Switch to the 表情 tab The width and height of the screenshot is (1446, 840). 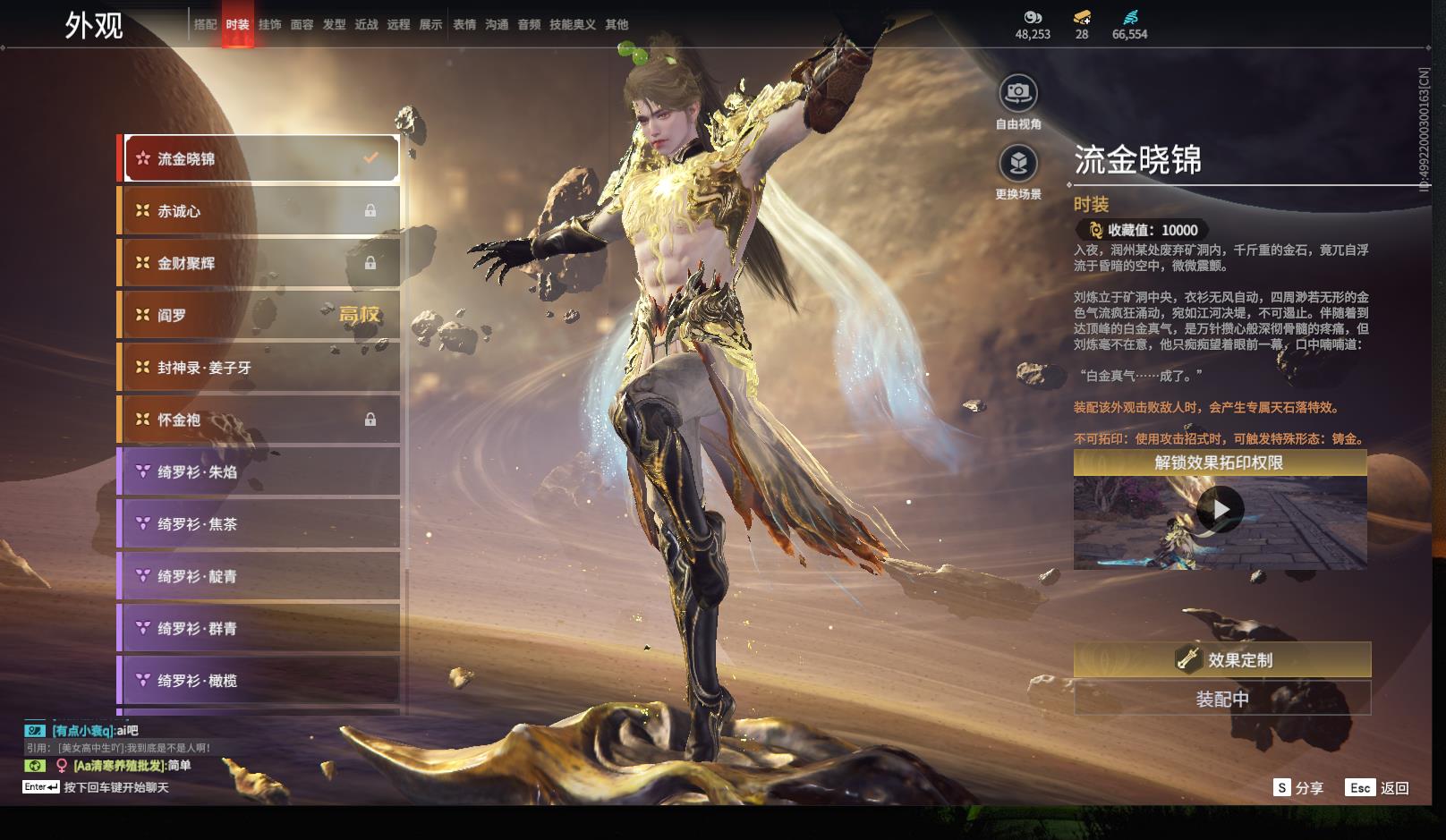pyautogui.click(x=464, y=25)
